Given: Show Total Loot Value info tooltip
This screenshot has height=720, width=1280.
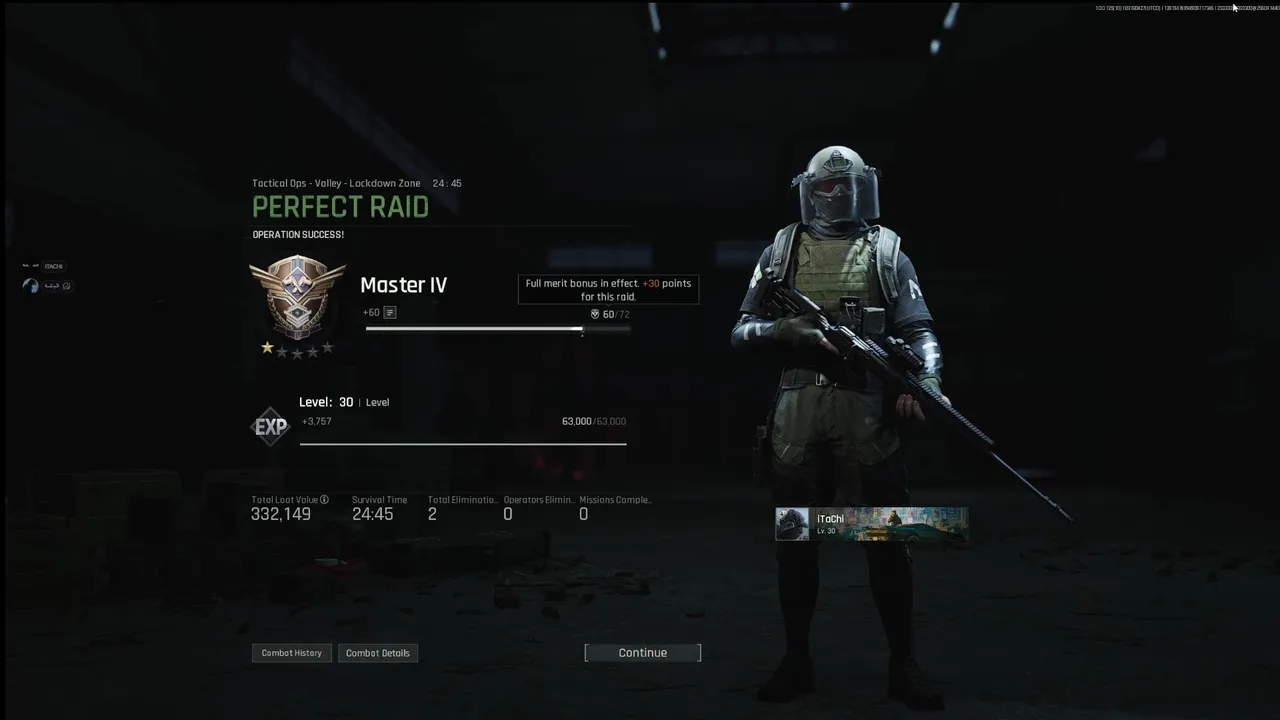Looking at the screenshot, I should click(324, 500).
